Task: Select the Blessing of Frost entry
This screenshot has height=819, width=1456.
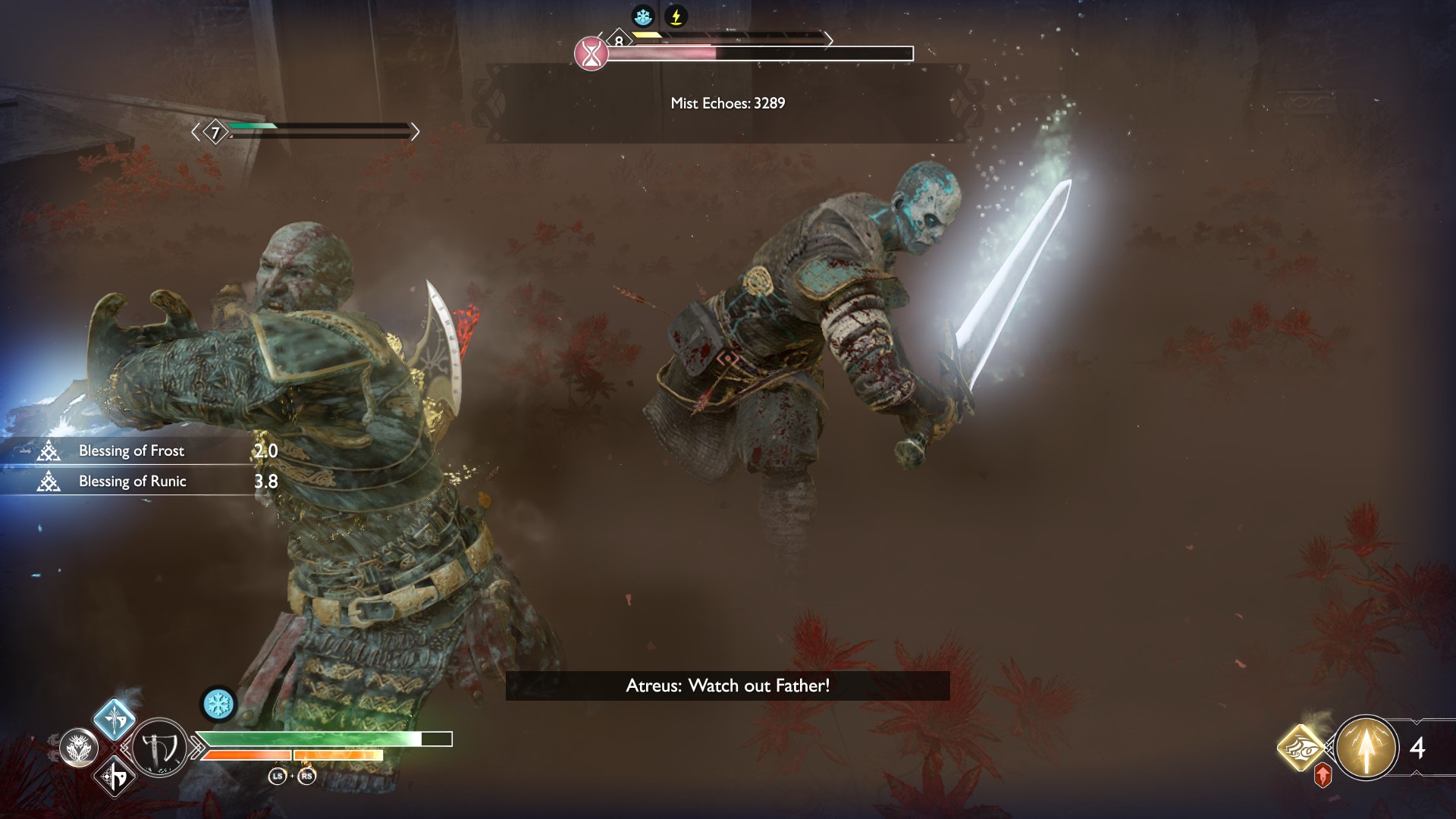Action: pos(131,451)
